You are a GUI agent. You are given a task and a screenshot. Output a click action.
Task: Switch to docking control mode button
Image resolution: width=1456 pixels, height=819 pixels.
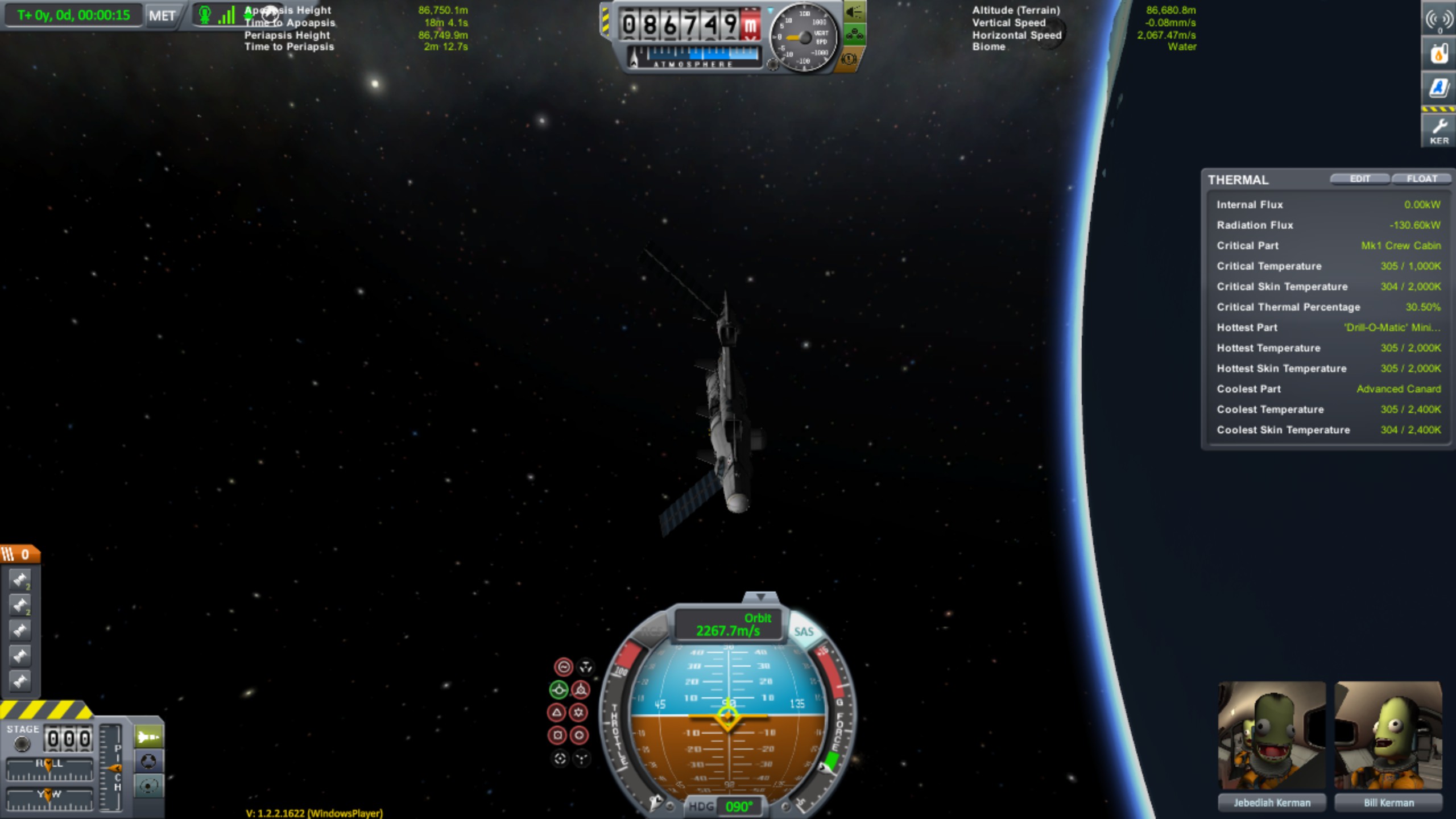coord(148,761)
